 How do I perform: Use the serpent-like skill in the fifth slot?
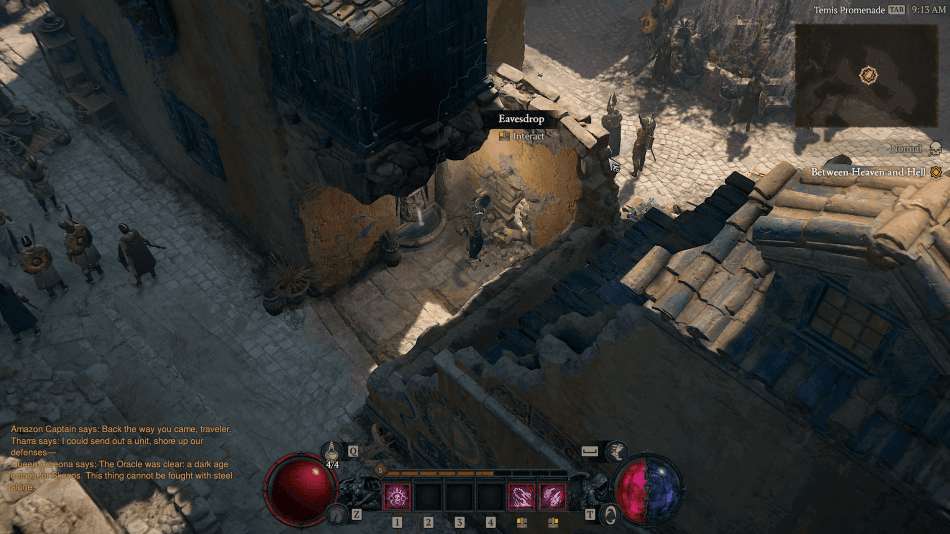pyautogui.click(x=521, y=496)
